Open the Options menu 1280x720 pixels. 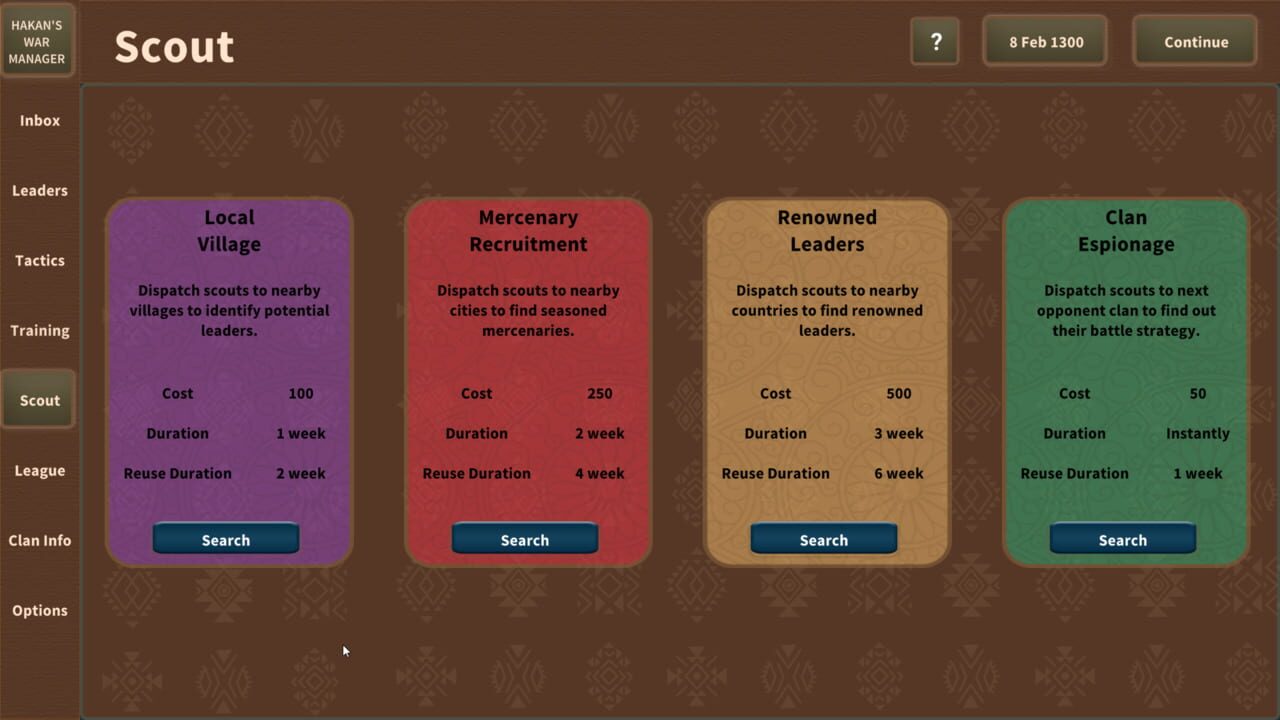pyautogui.click(x=39, y=610)
